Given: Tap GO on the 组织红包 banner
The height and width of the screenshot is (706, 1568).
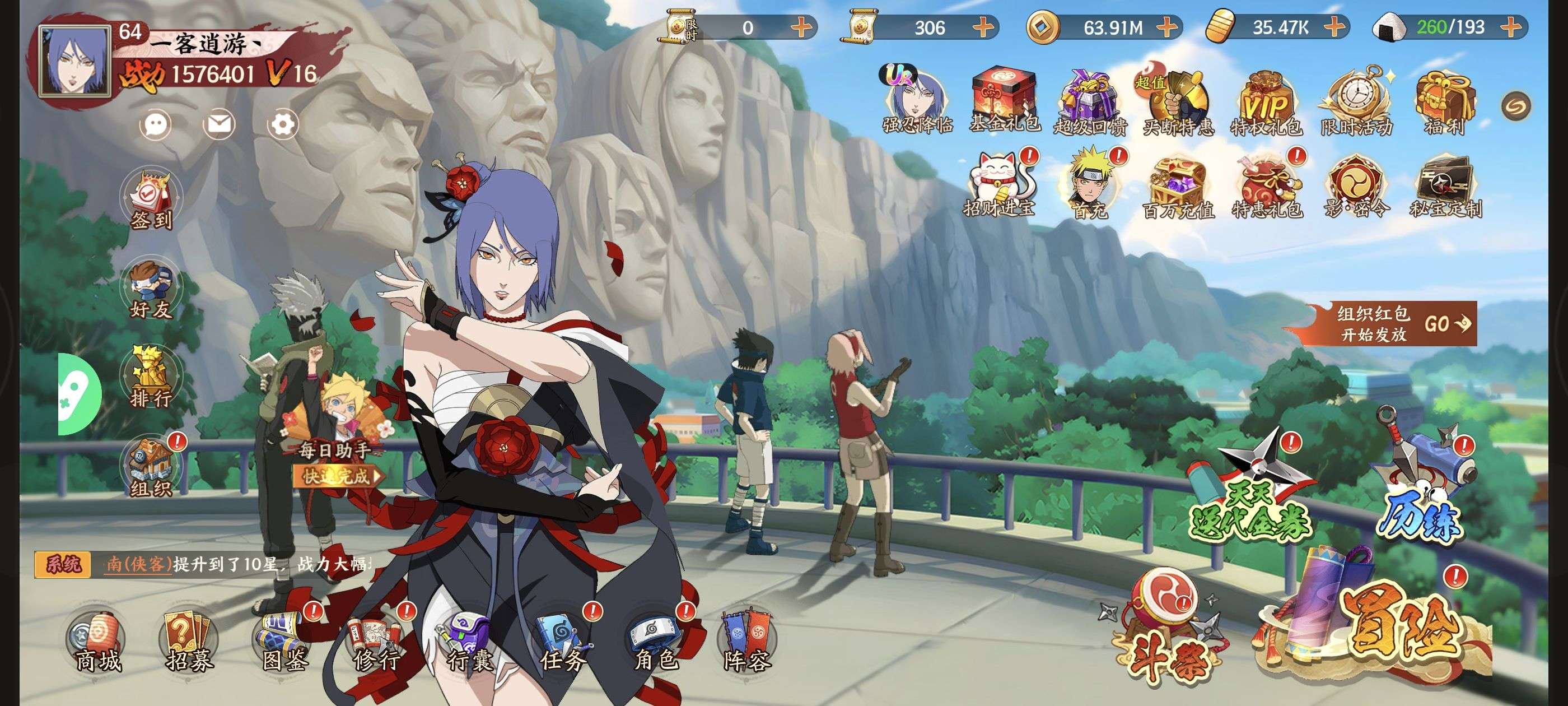Looking at the screenshot, I should click(x=1448, y=323).
